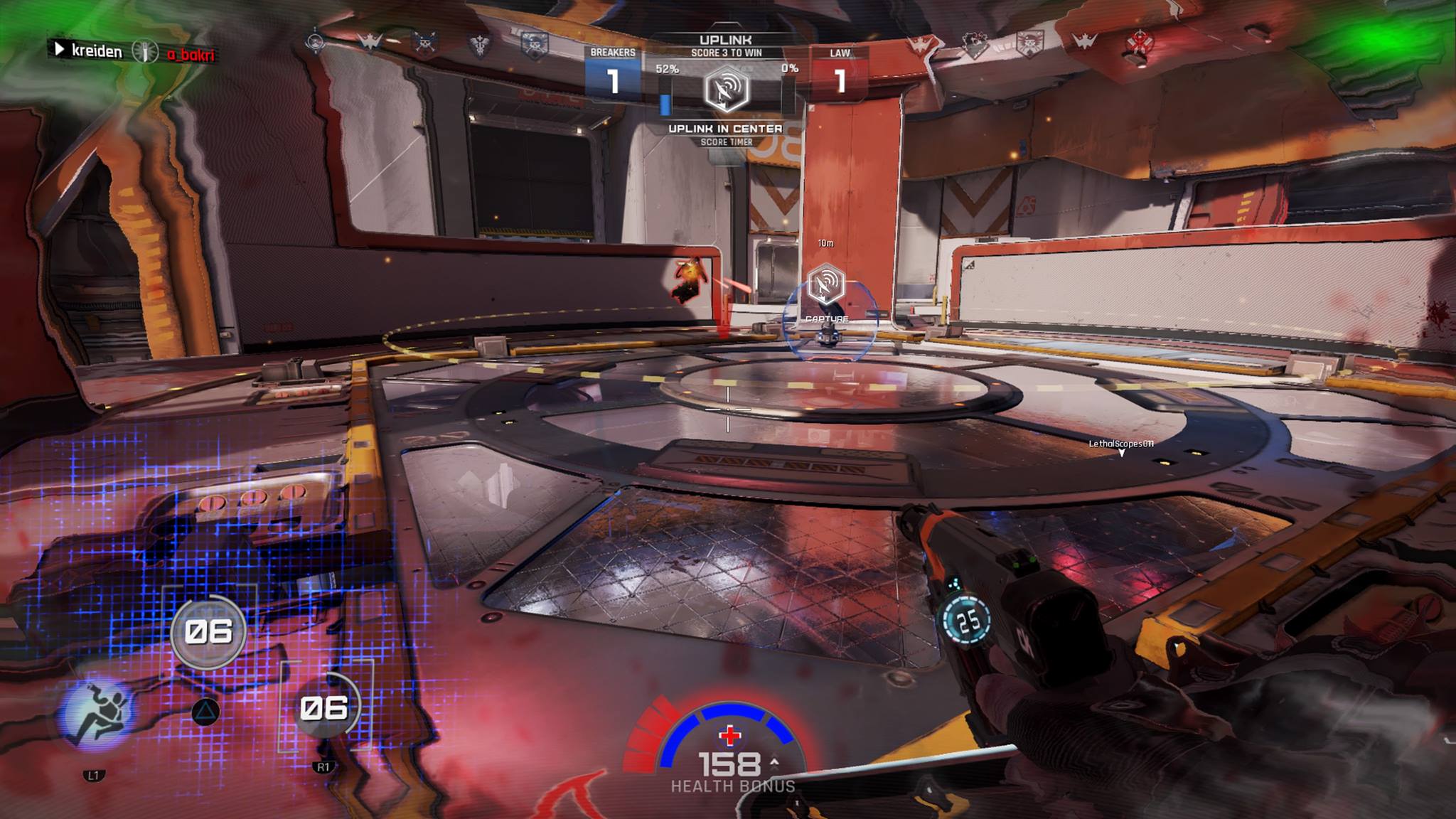The width and height of the screenshot is (1456, 819).
Task: Click the skull-and-arrows team emblem at top
Action: click(x=424, y=42)
